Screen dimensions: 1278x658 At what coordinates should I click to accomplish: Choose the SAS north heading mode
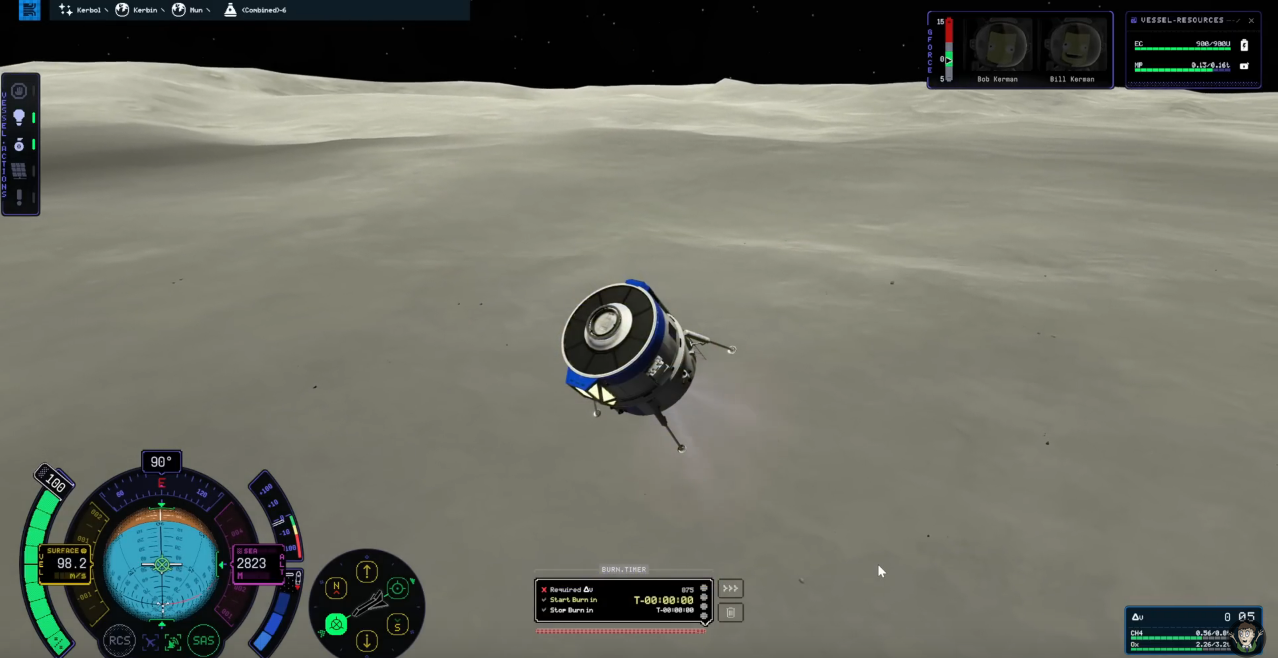tap(337, 588)
